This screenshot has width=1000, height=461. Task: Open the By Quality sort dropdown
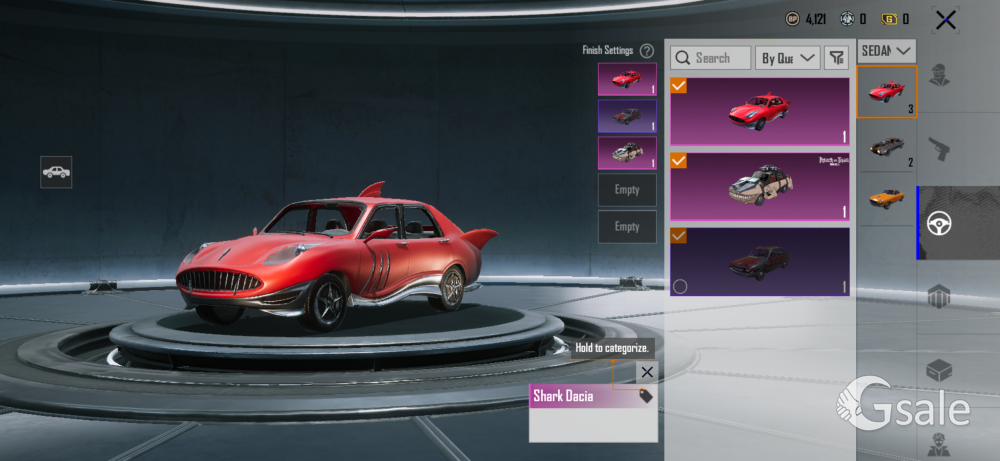point(787,58)
